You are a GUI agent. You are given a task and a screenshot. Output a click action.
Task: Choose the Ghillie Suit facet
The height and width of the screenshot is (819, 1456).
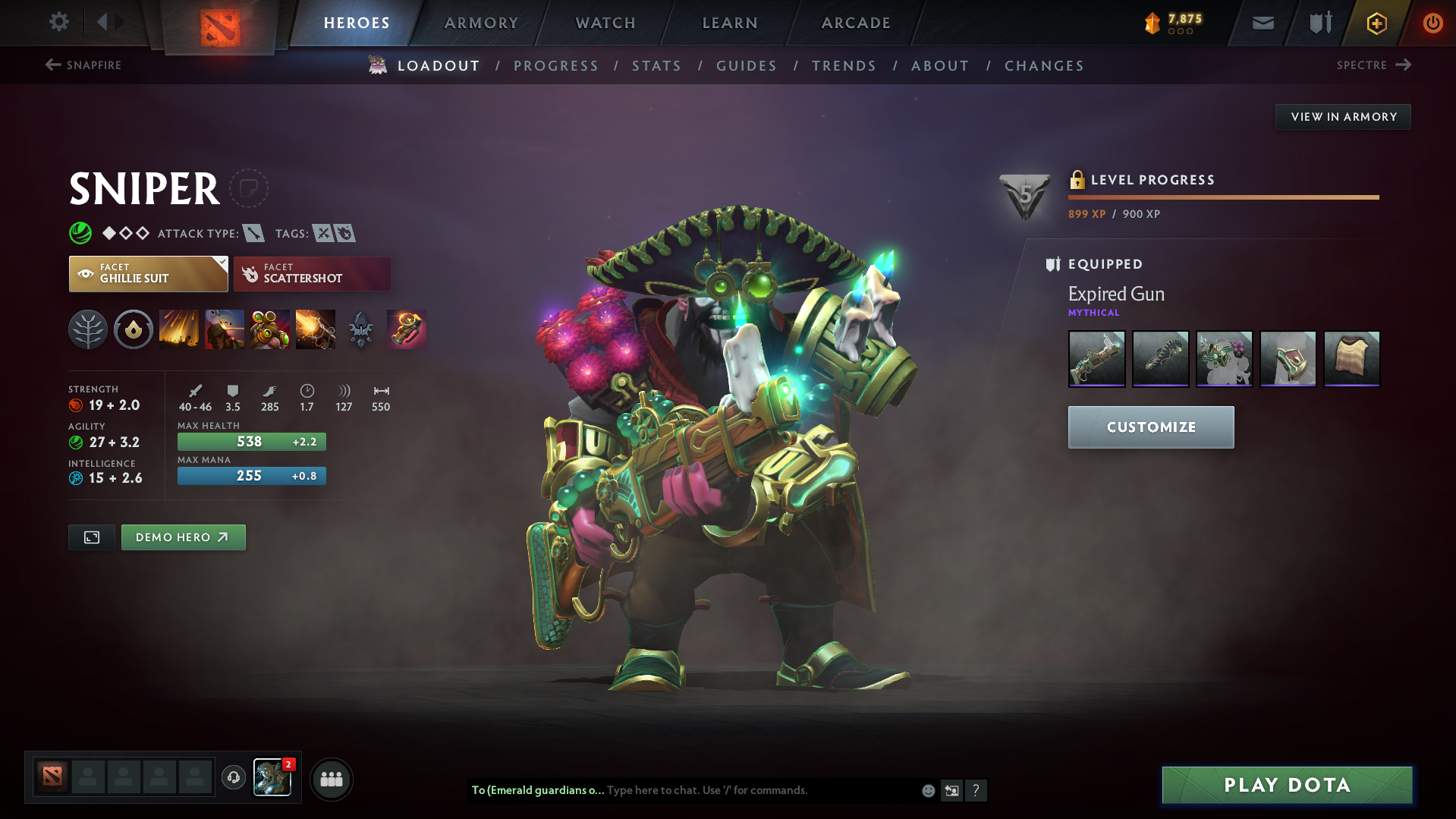click(x=148, y=273)
